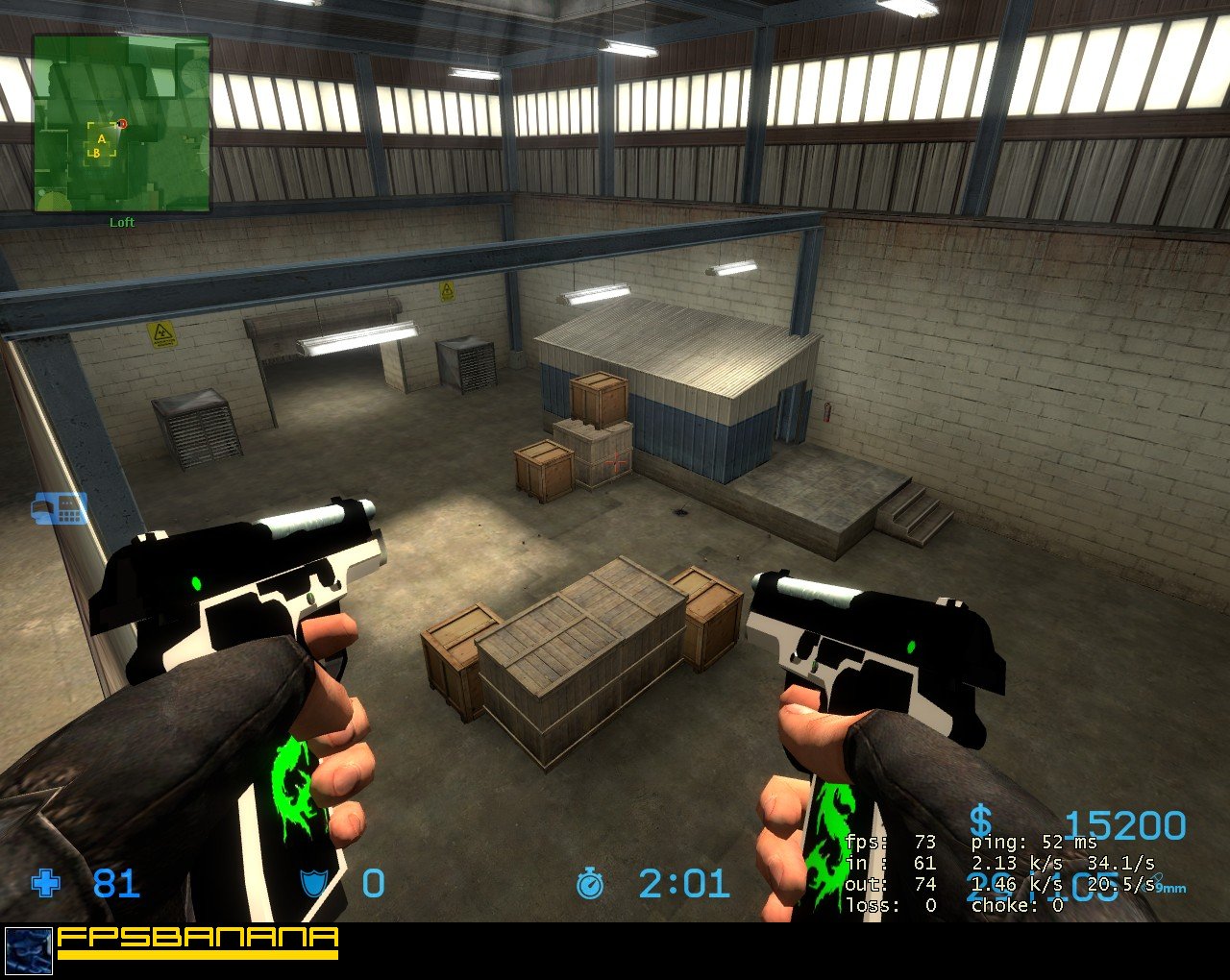The image size is (1230, 980).
Task: Select bombsite A marker on the radar
Action: pos(102,139)
